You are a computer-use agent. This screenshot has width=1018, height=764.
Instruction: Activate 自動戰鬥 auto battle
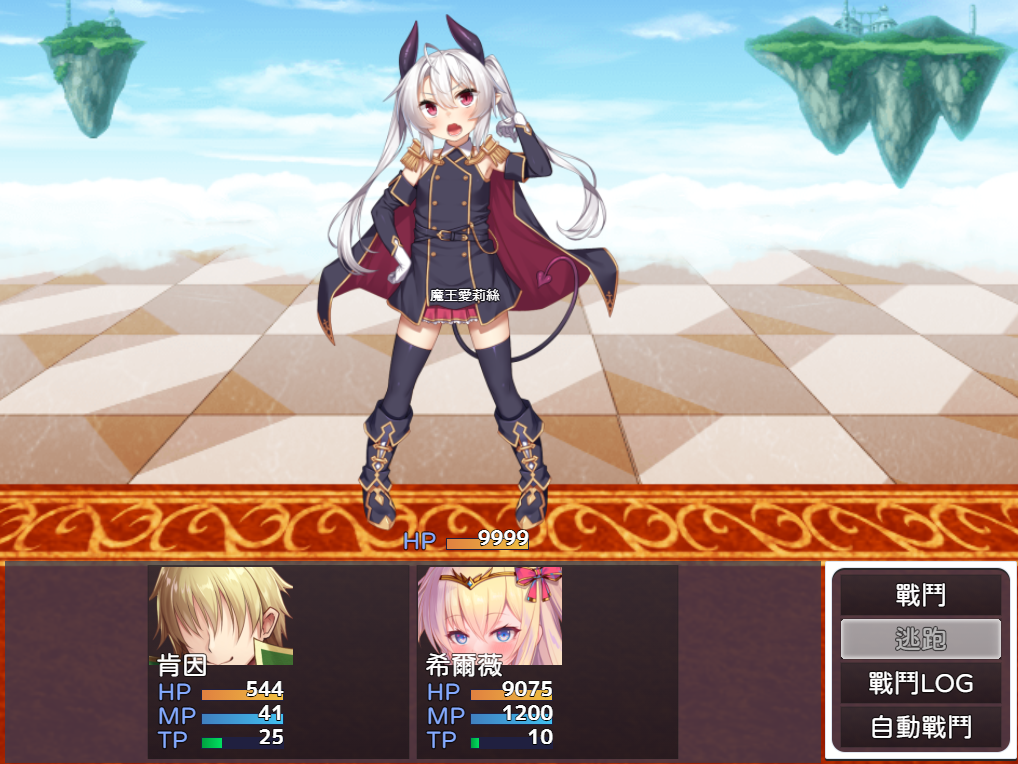920,727
